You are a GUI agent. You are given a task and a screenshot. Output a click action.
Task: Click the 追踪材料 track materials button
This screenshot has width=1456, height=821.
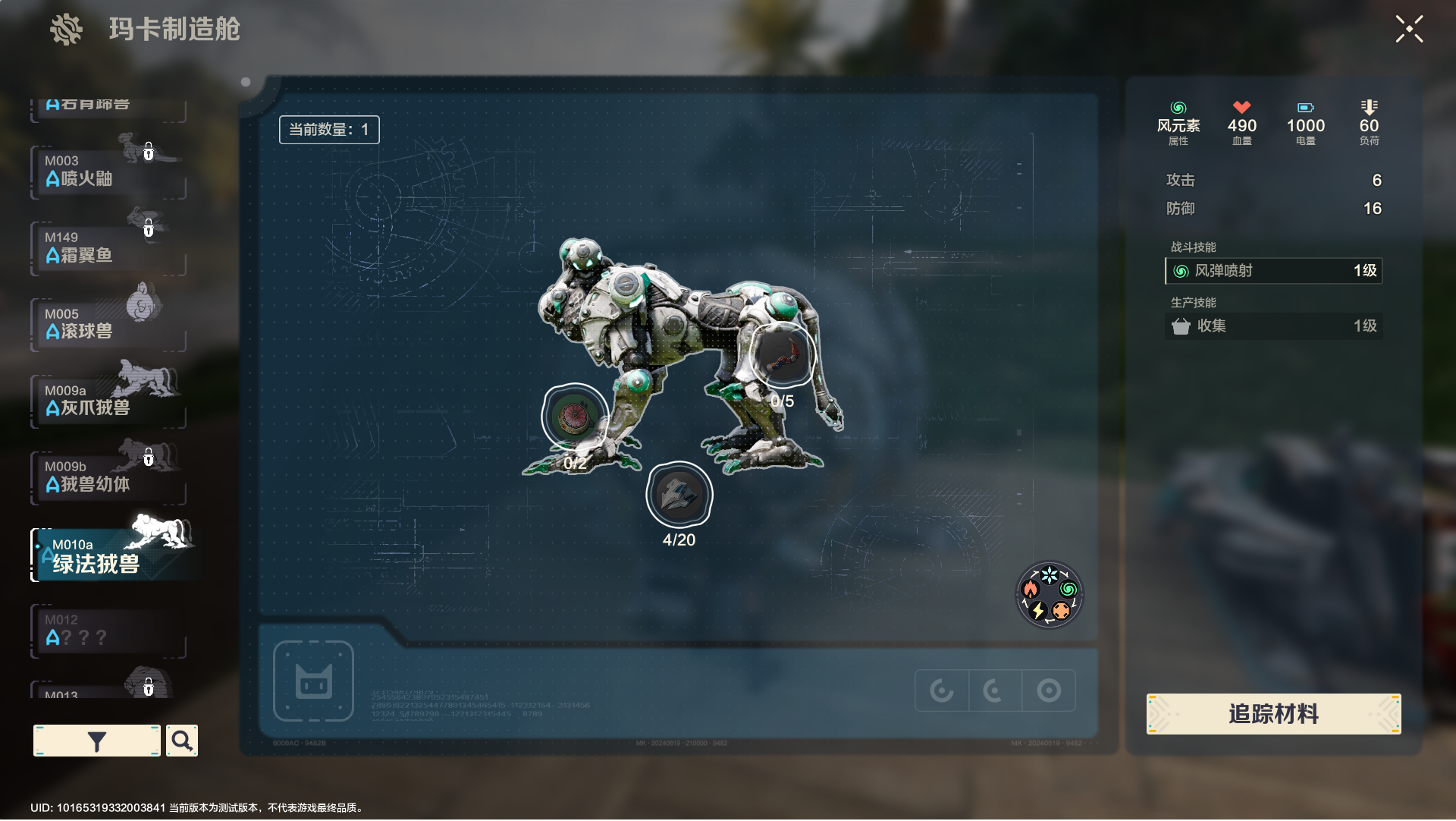click(1273, 714)
